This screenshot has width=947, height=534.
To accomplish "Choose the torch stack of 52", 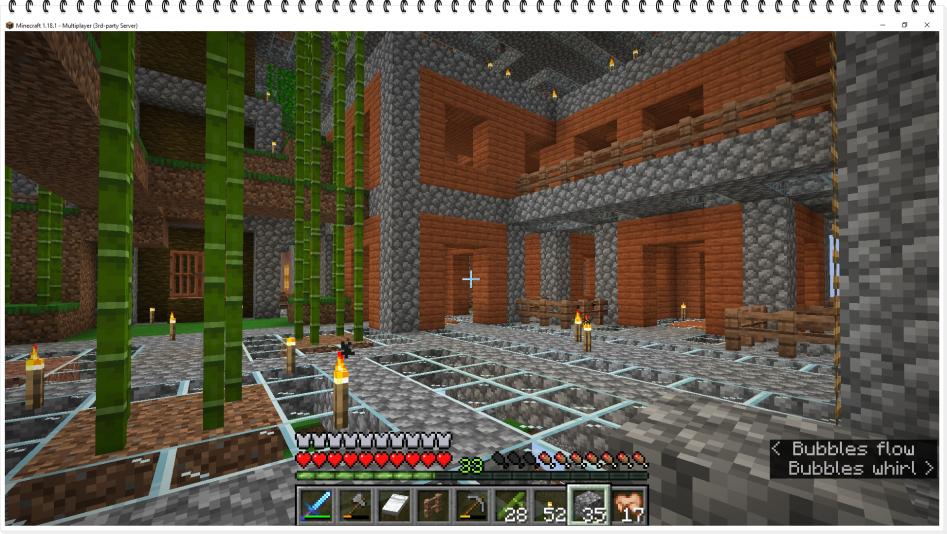I will (550, 506).
